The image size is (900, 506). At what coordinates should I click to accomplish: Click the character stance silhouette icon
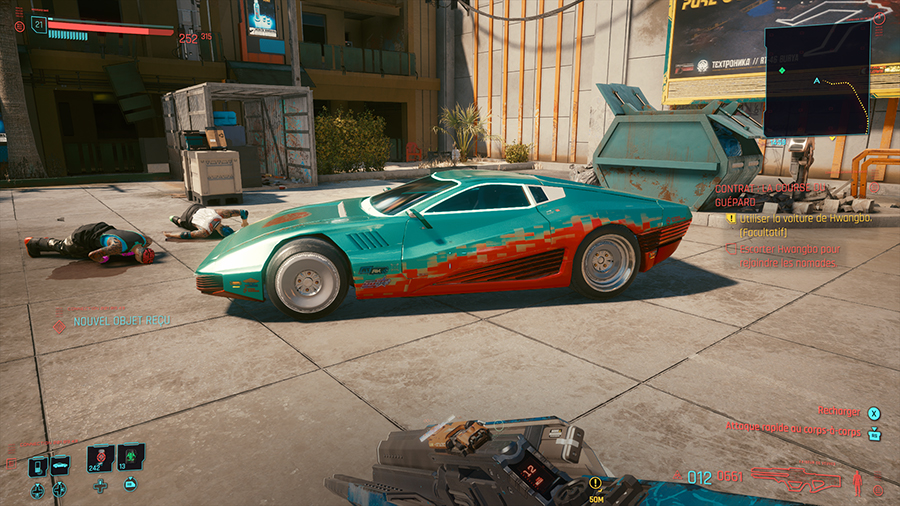[857, 481]
